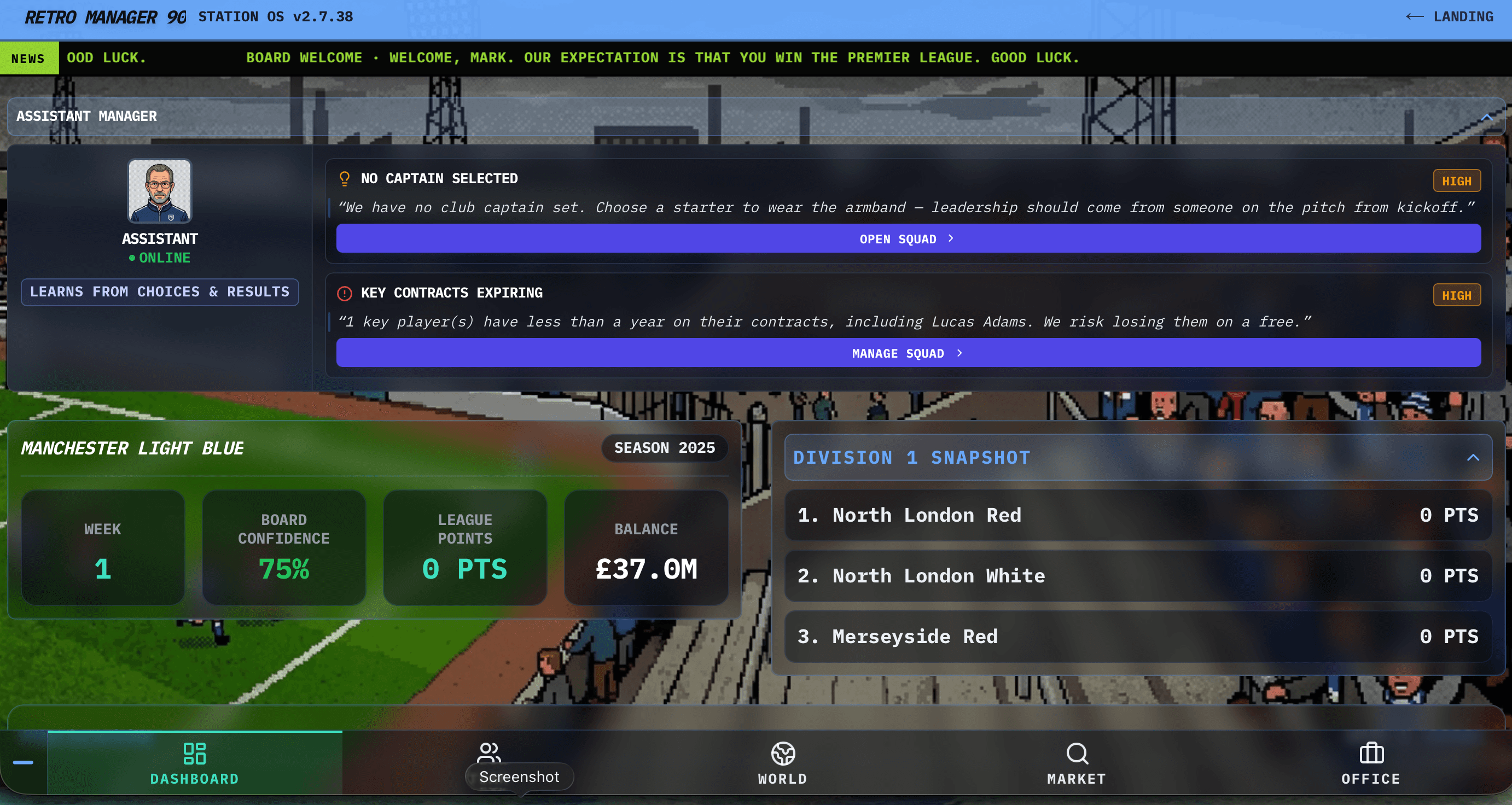Collapse the Division 1 Snapshot panel
1512x805 pixels.
pos(1473,457)
